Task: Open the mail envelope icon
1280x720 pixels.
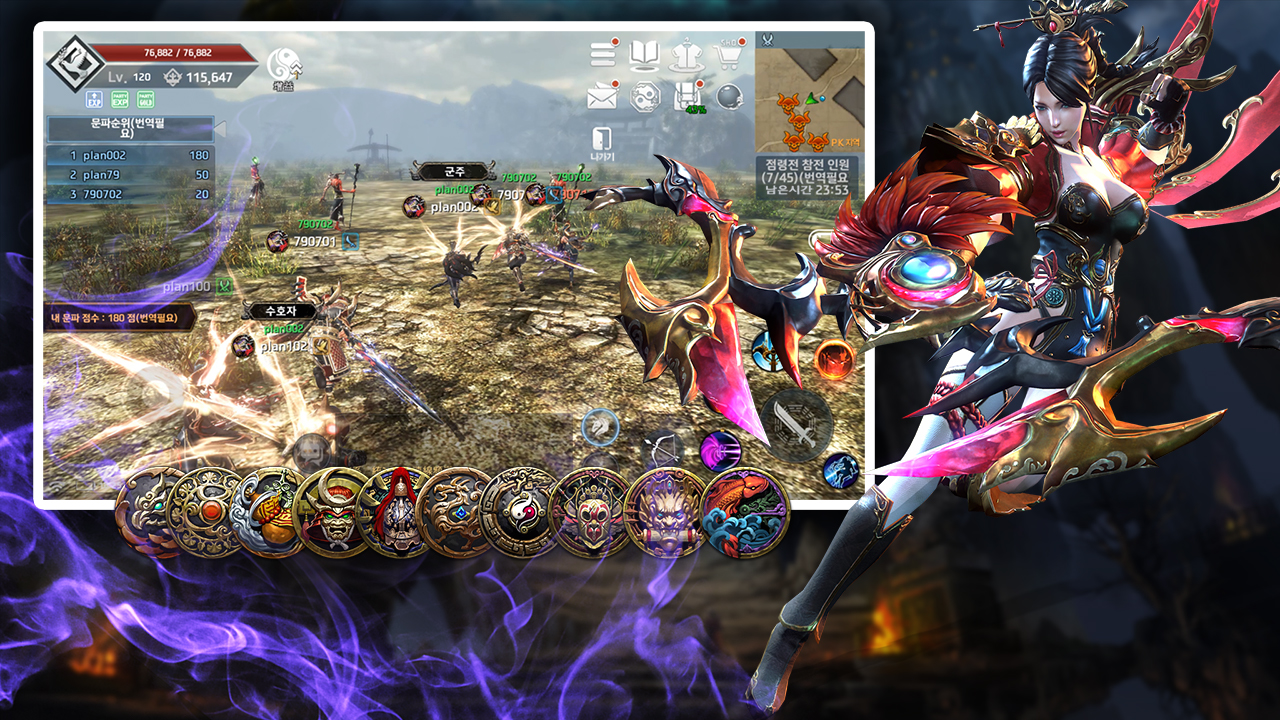Action: coord(602,97)
